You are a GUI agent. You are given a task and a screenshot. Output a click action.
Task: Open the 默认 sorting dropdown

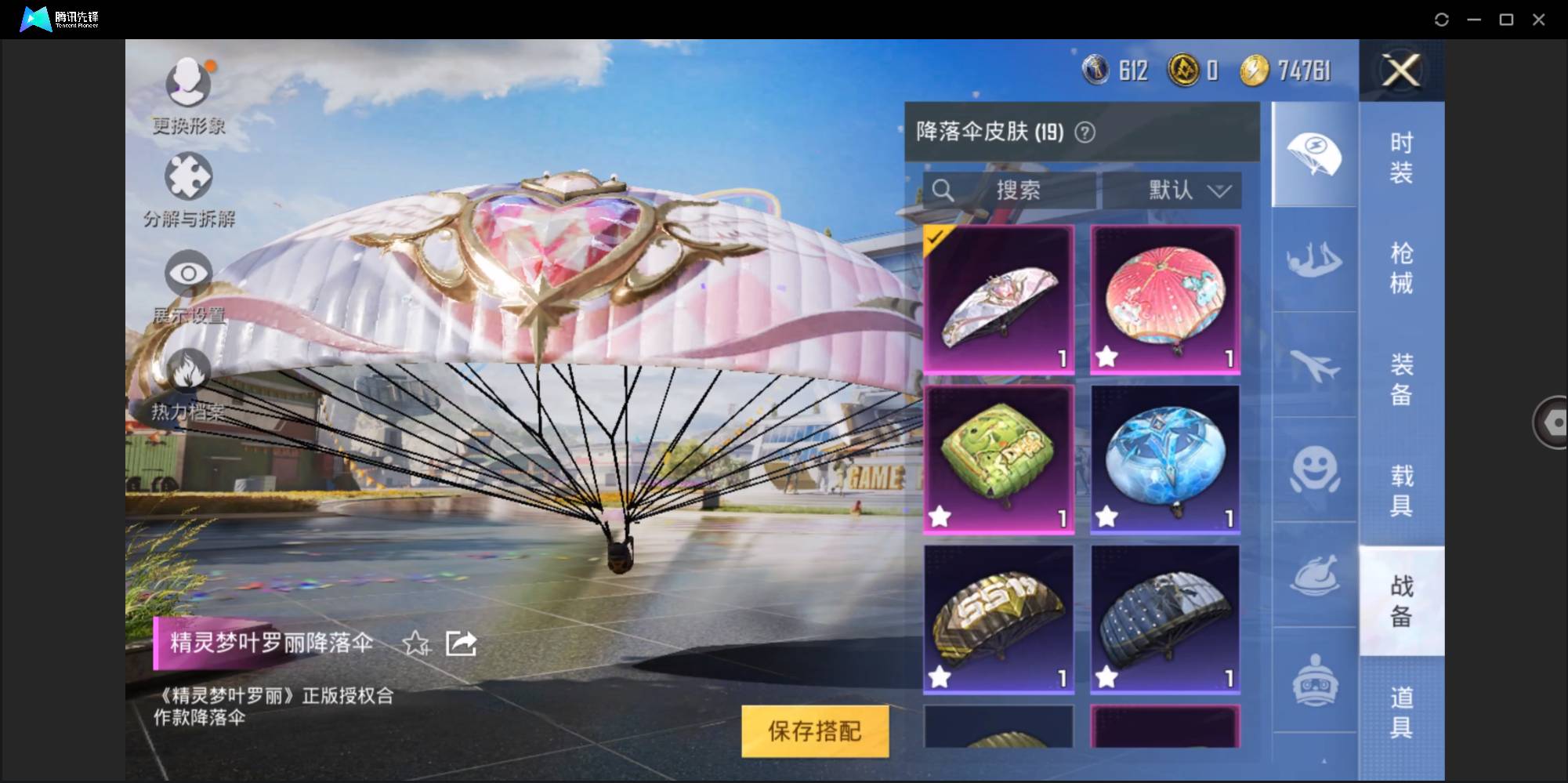[x=1171, y=190]
